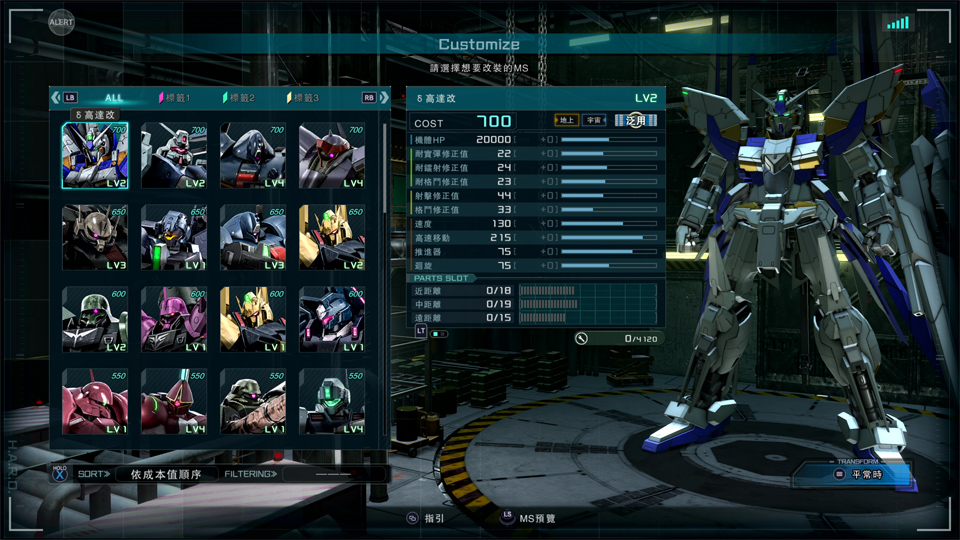The height and width of the screenshot is (540, 960).
Task: Open the green 標籤2 tab
Action: pos(241,98)
